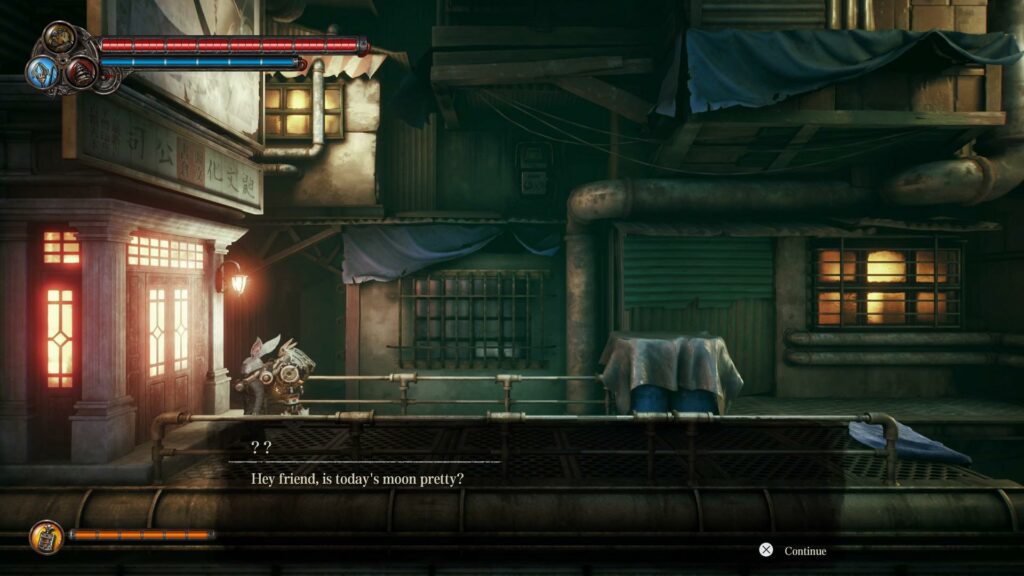Use the orange carrot juice flask icon

[x=46, y=536]
